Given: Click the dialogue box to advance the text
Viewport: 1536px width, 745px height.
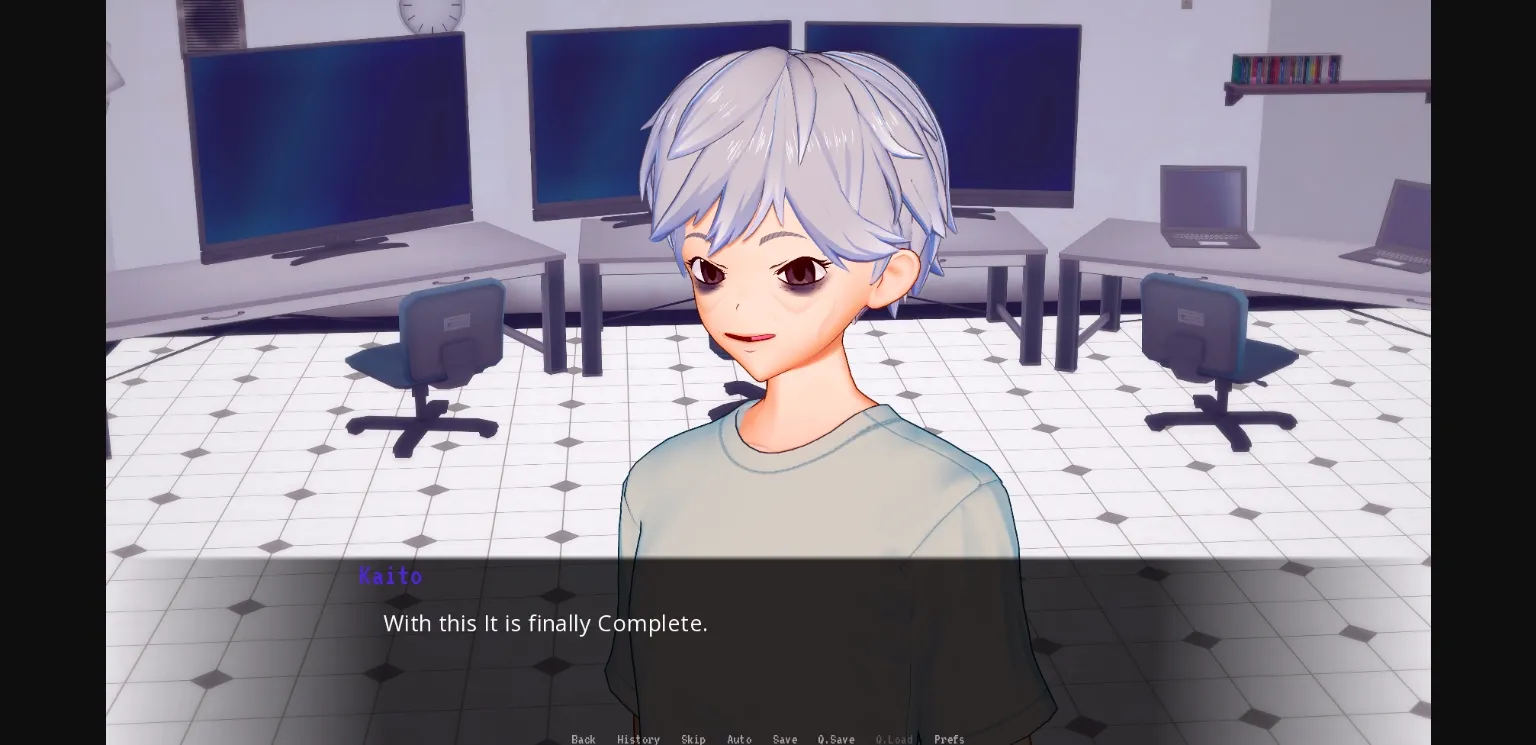Looking at the screenshot, I should [x=768, y=640].
